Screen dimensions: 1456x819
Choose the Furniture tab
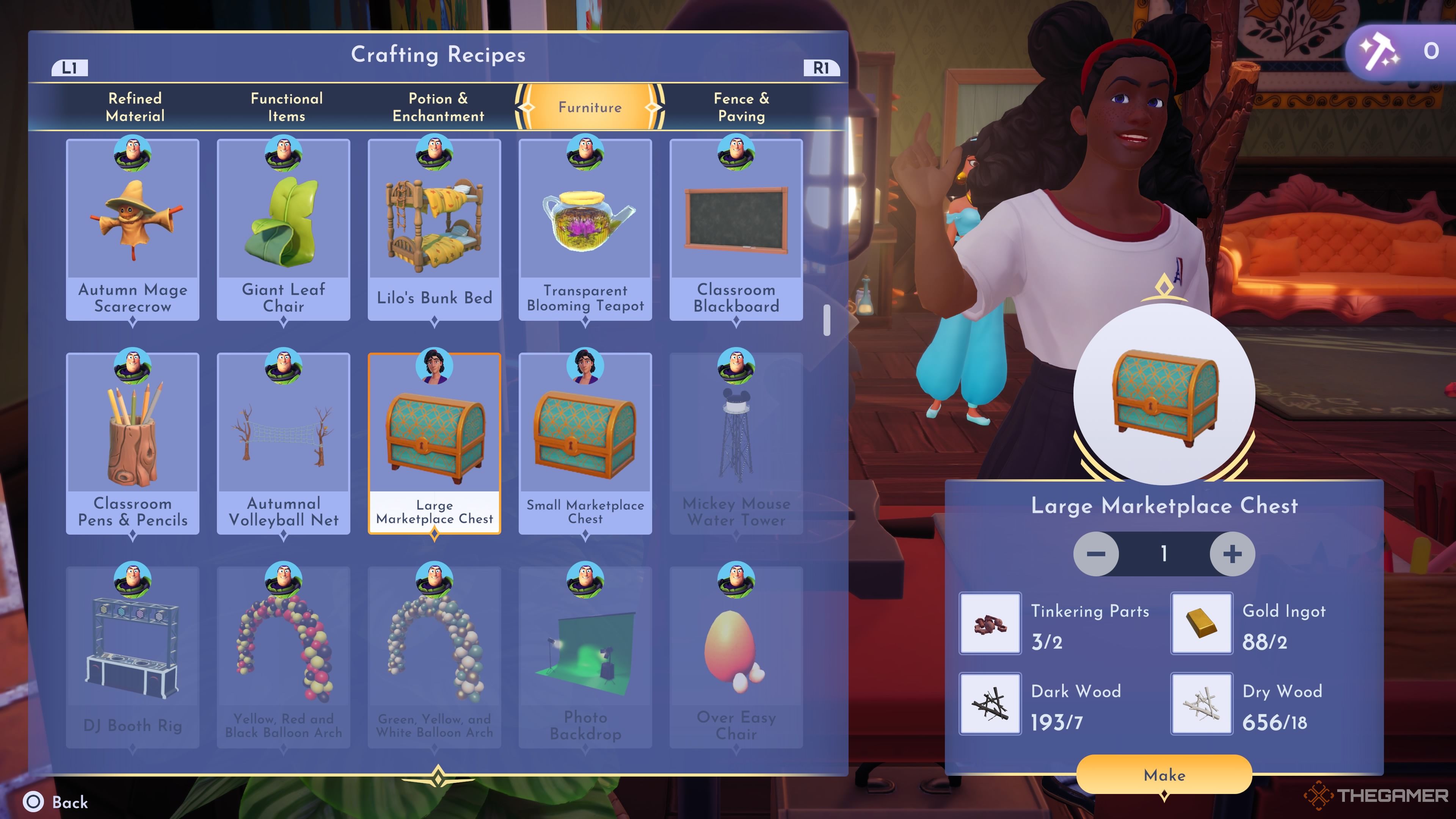tap(590, 107)
